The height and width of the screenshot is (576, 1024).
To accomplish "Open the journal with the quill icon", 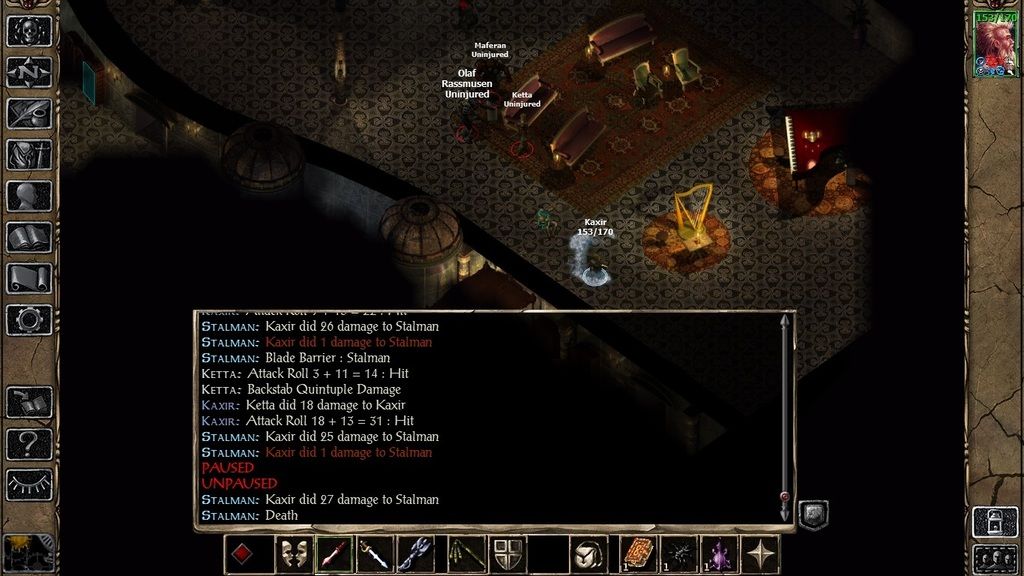I will (29, 113).
